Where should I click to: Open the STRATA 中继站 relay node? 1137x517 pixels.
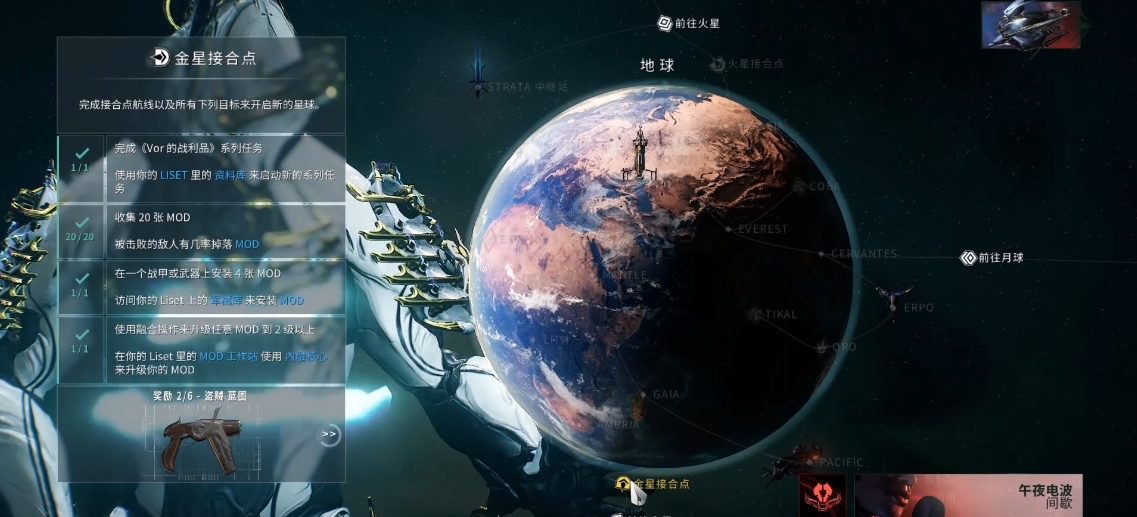tap(520, 87)
